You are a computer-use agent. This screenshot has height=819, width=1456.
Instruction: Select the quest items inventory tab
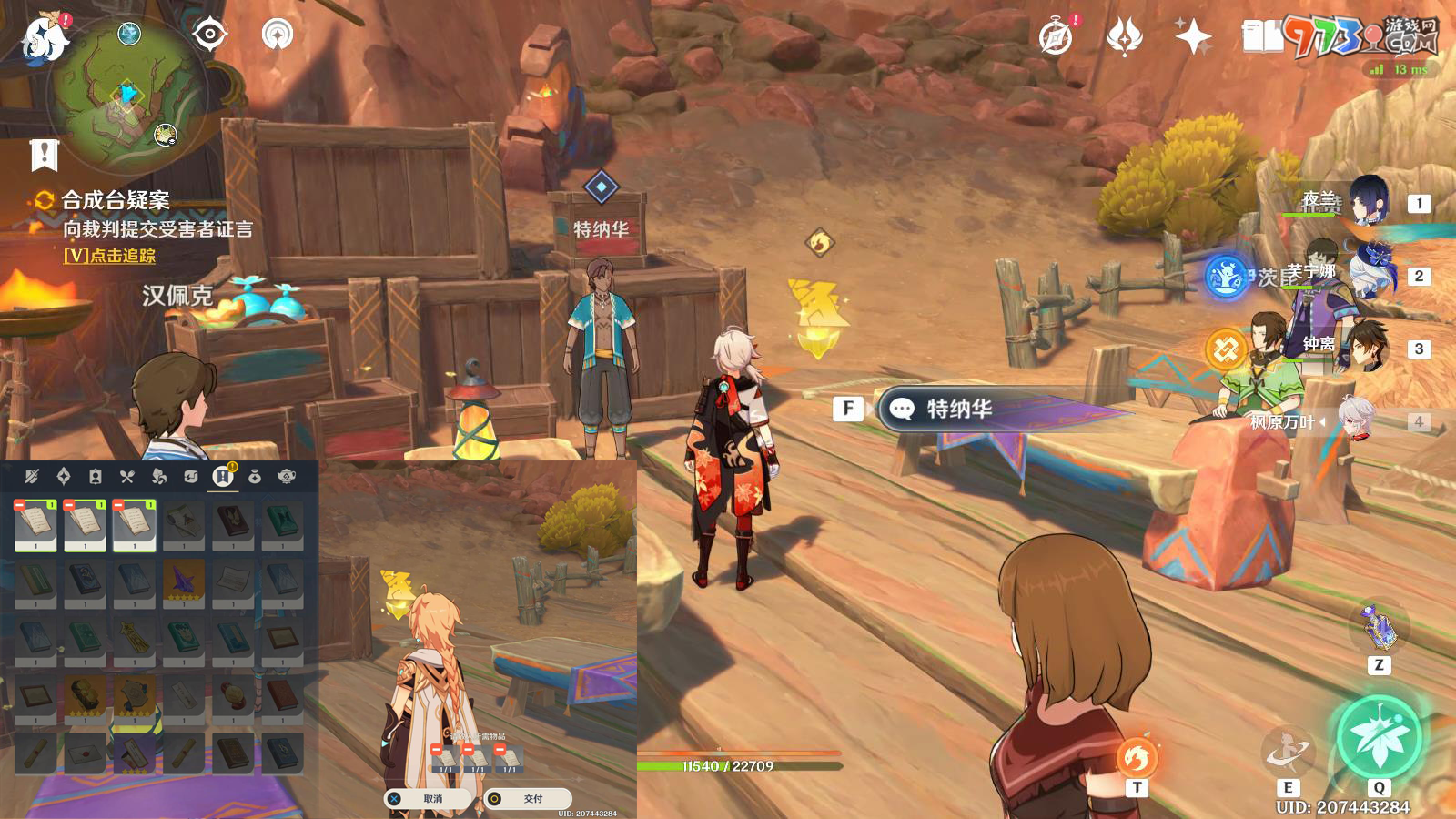(223, 476)
